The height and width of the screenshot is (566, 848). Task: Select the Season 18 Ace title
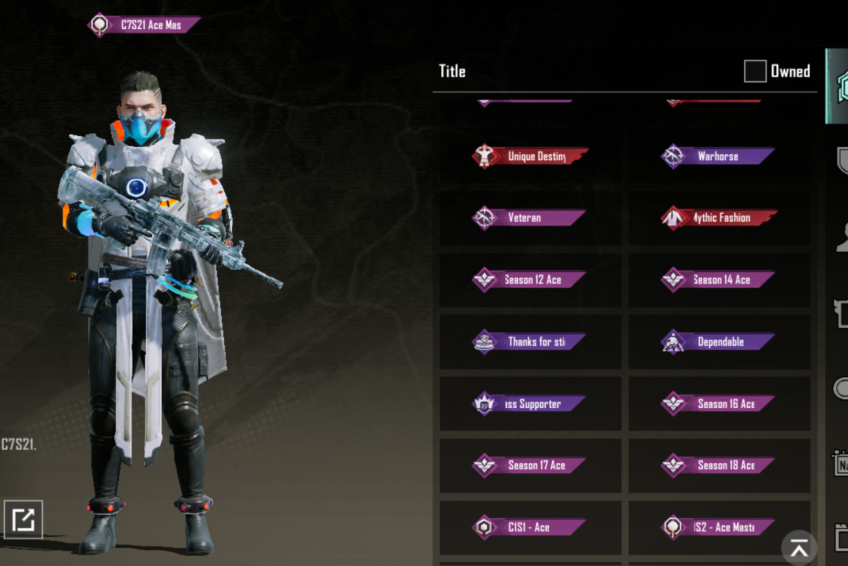719,465
